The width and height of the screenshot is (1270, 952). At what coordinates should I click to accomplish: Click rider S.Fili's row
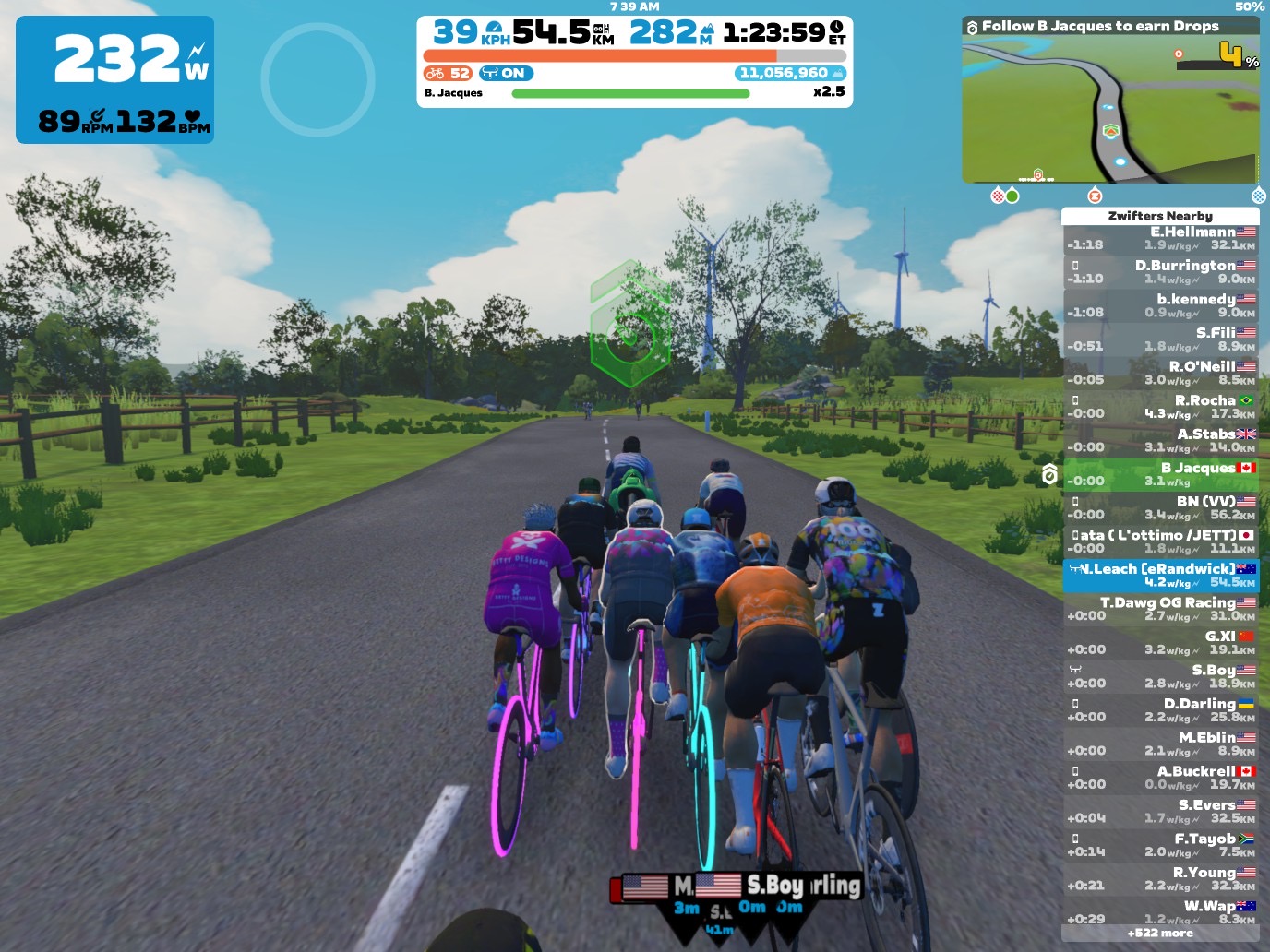(1160, 339)
